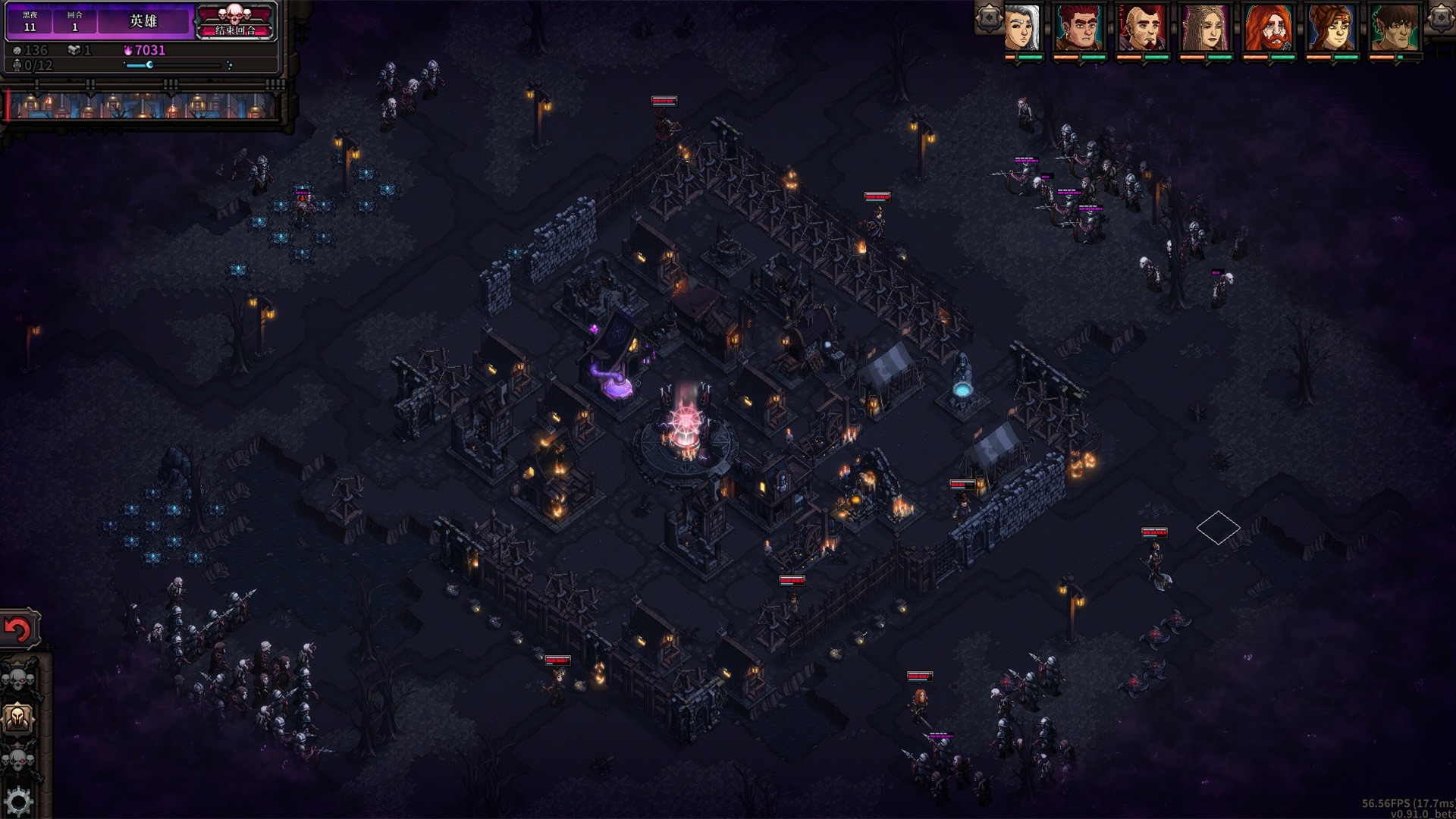Select the orange-bearded hero portrait
1456x819 pixels.
pyautogui.click(x=1269, y=28)
